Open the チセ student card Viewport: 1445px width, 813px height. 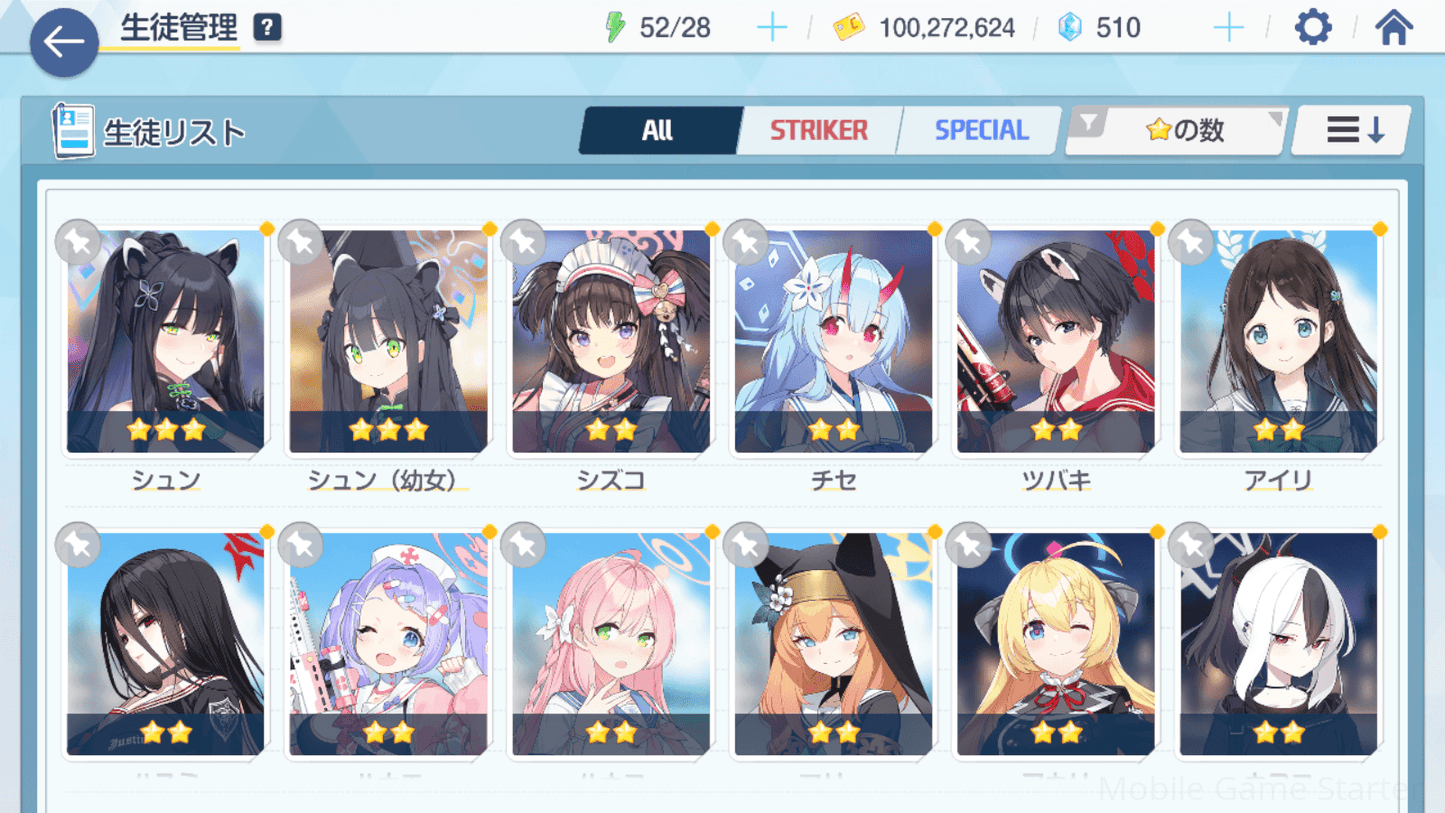point(833,342)
